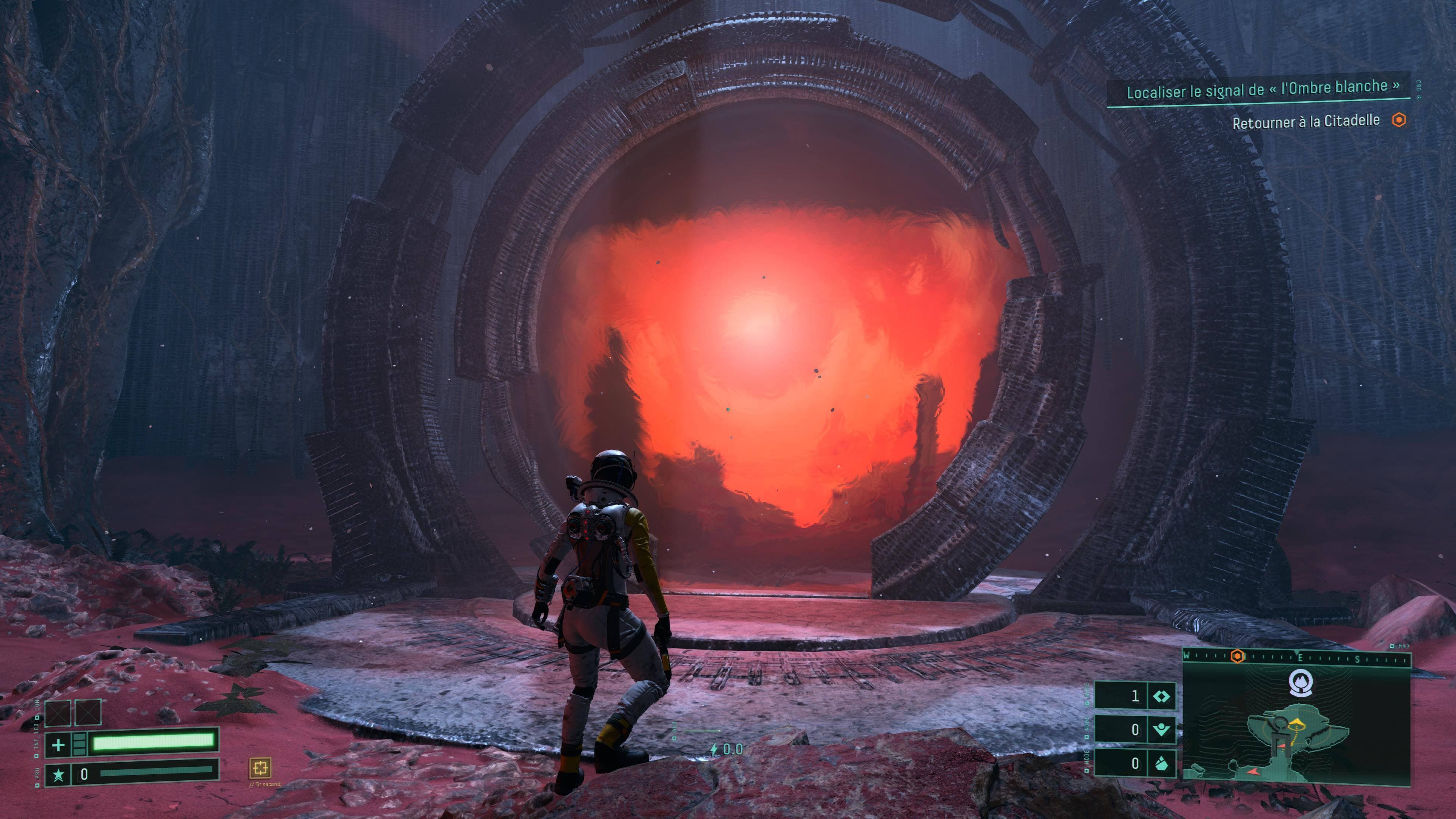Click the orange hexagon objective marker on compass

click(x=1238, y=656)
